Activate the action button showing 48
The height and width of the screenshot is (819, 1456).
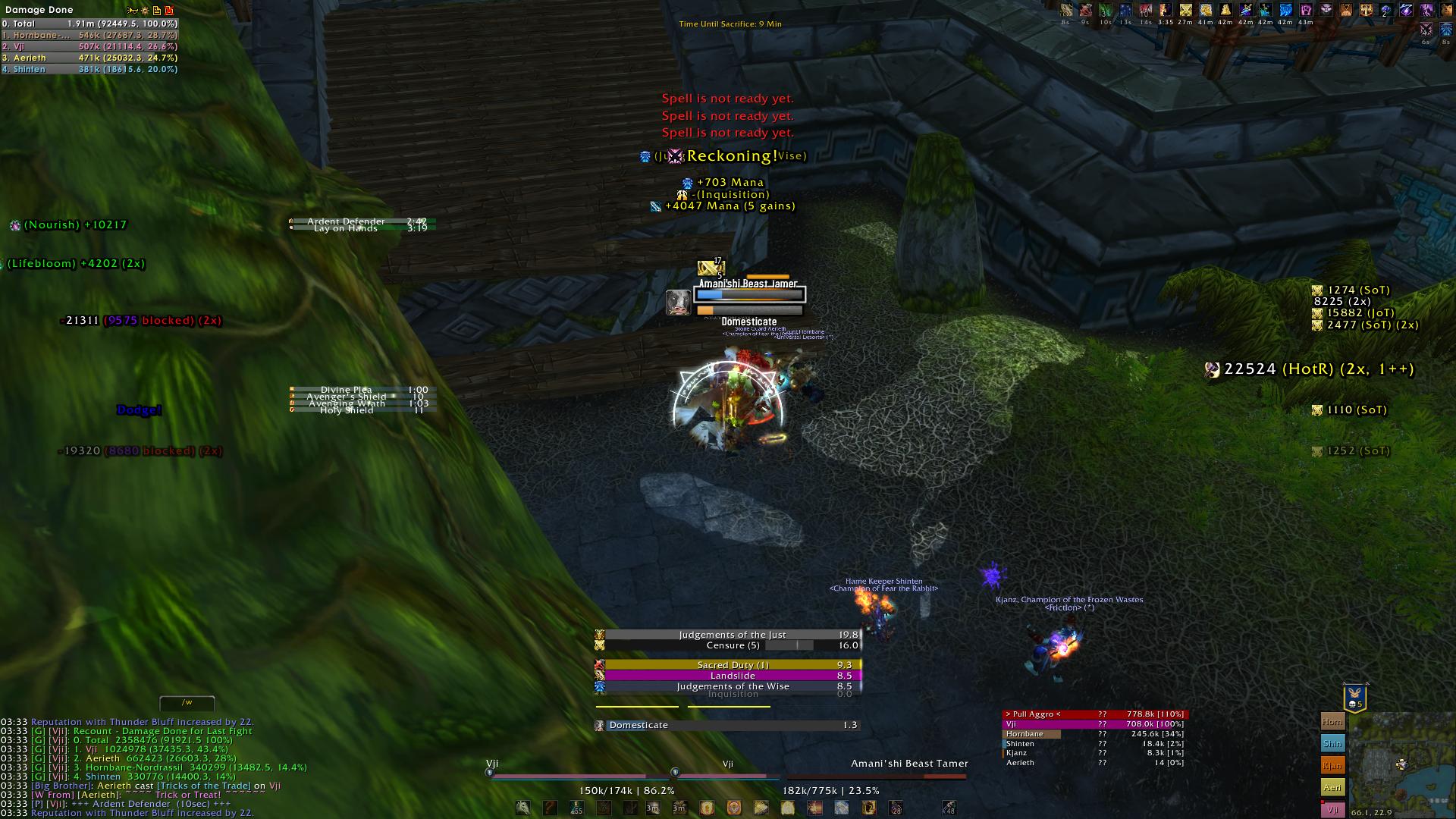tap(949, 808)
